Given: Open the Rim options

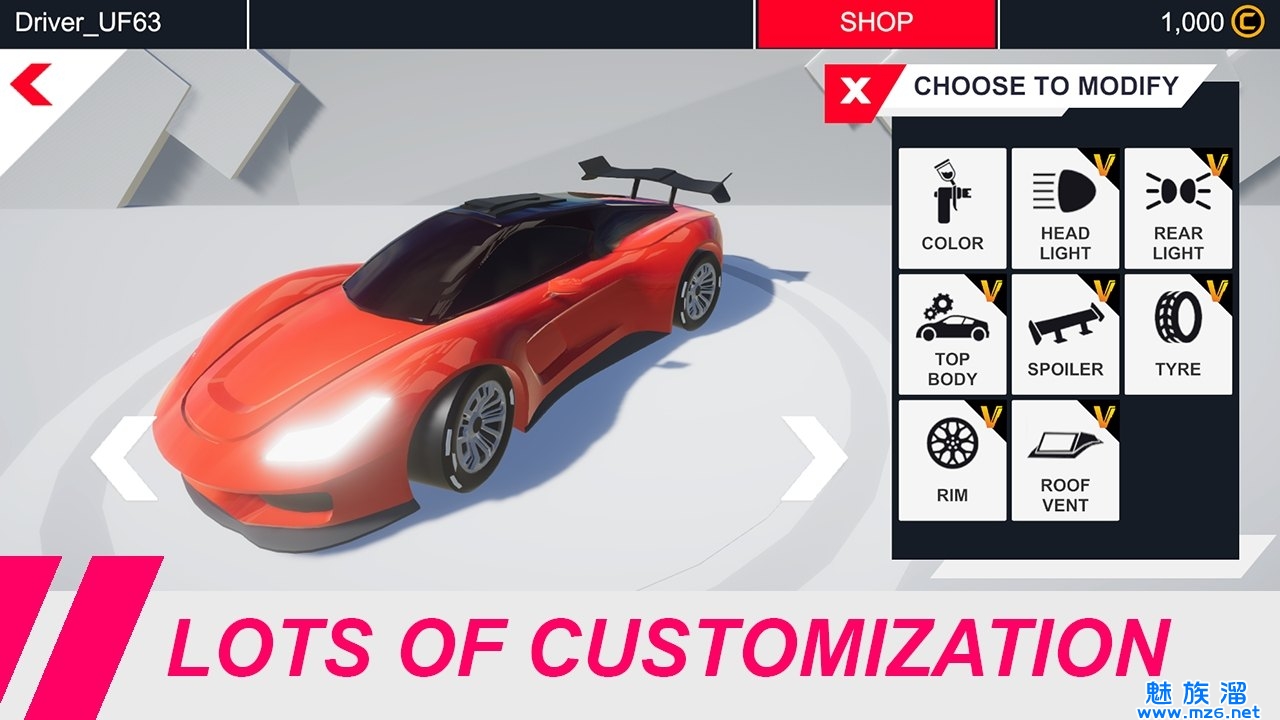Looking at the screenshot, I should click(x=952, y=460).
